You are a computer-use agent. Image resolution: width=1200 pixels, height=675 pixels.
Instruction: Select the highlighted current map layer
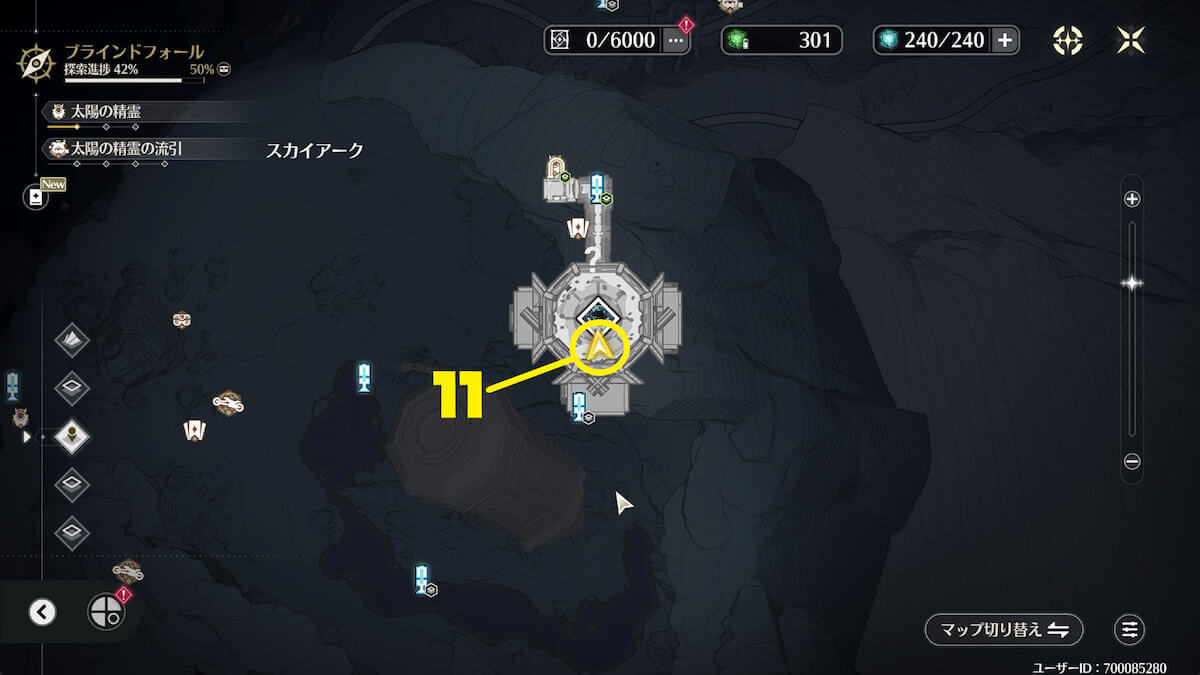tap(72, 436)
